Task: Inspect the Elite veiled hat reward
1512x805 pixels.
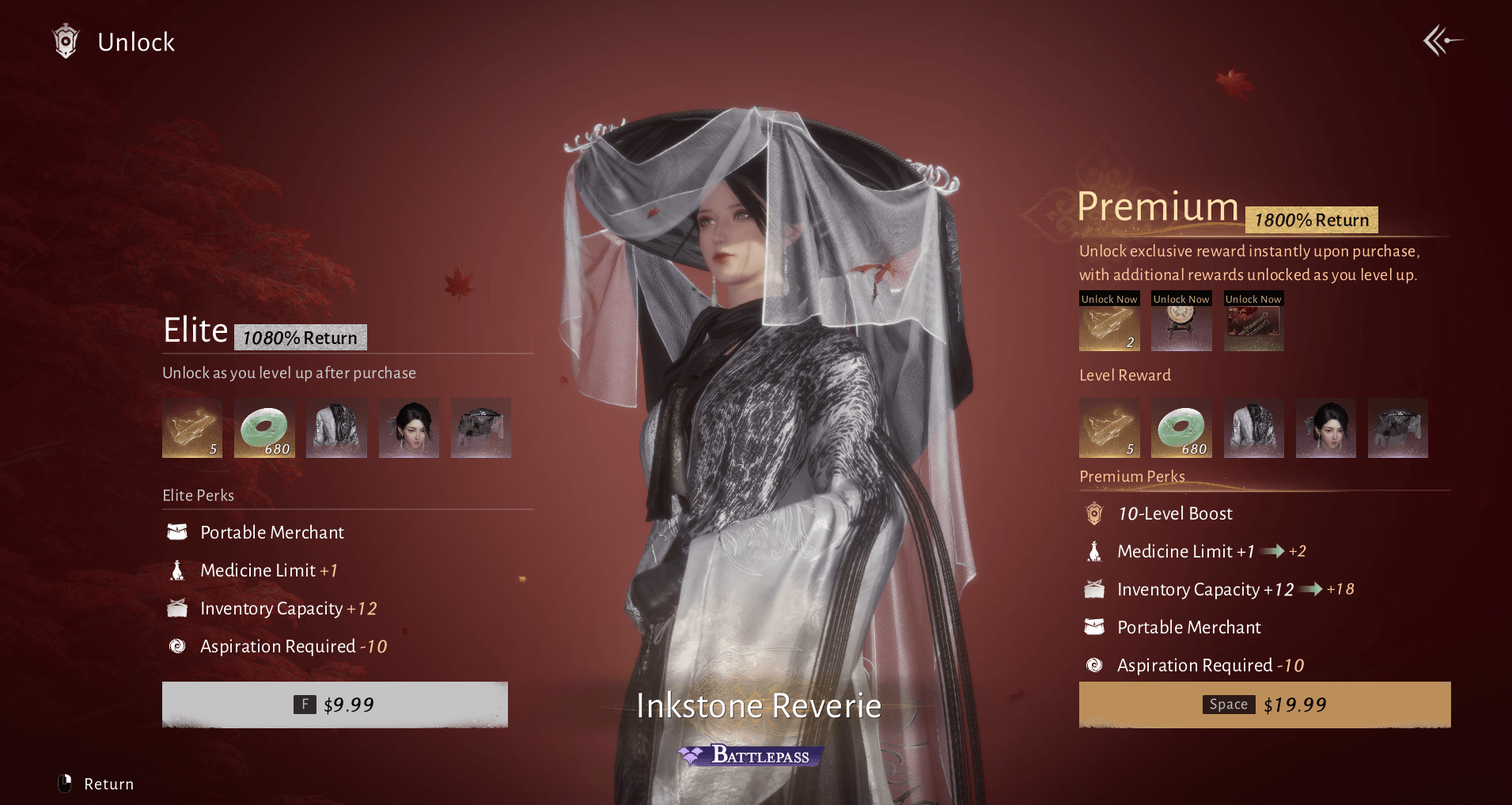Action: tap(480, 428)
